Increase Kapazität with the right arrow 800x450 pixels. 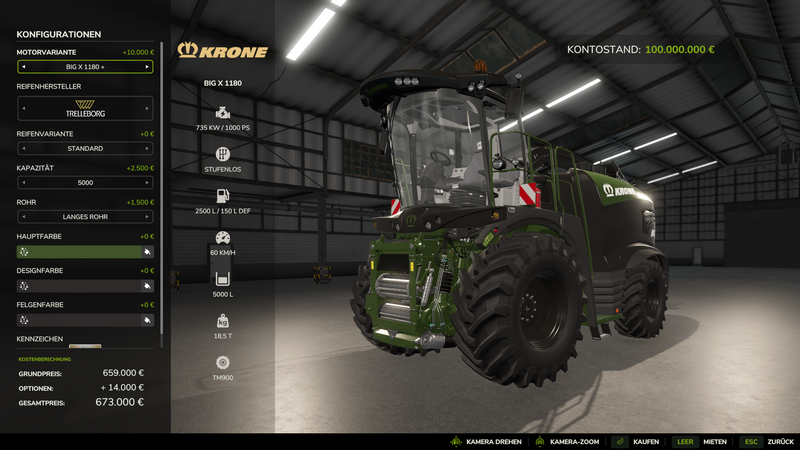click(x=147, y=183)
